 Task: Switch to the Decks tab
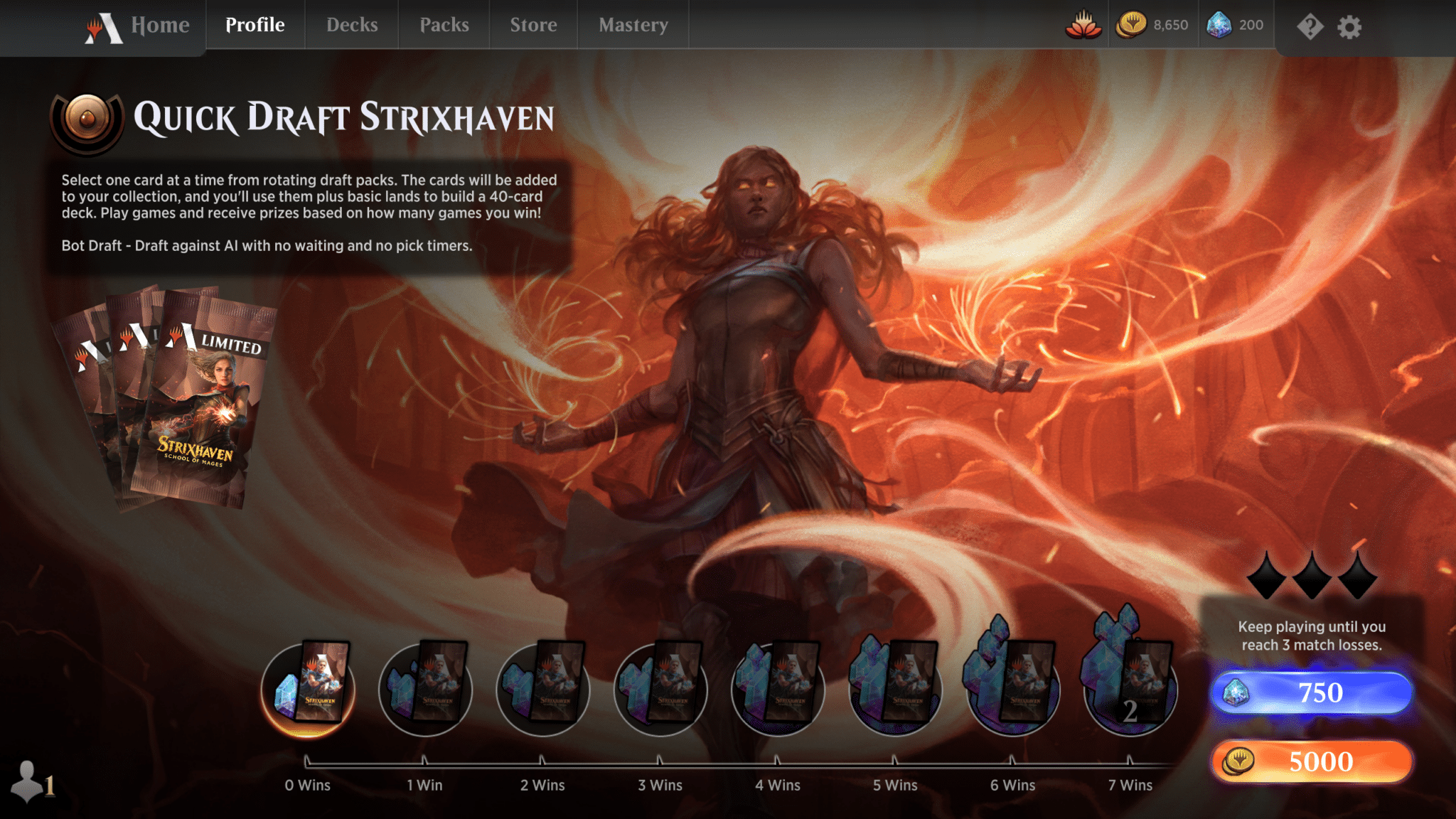[351, 25]
